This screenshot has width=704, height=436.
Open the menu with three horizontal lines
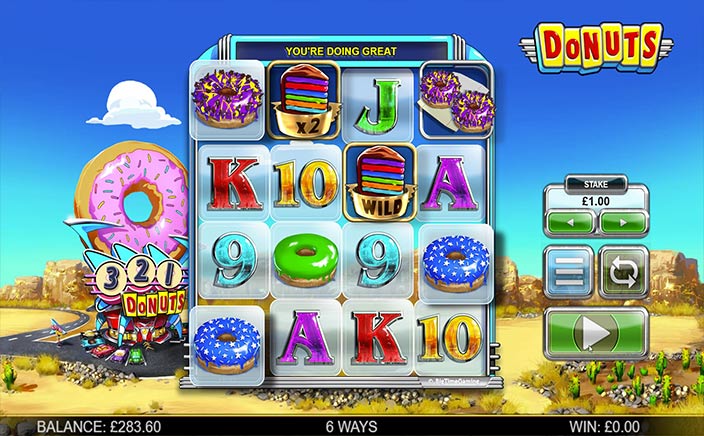pos(569,272)
